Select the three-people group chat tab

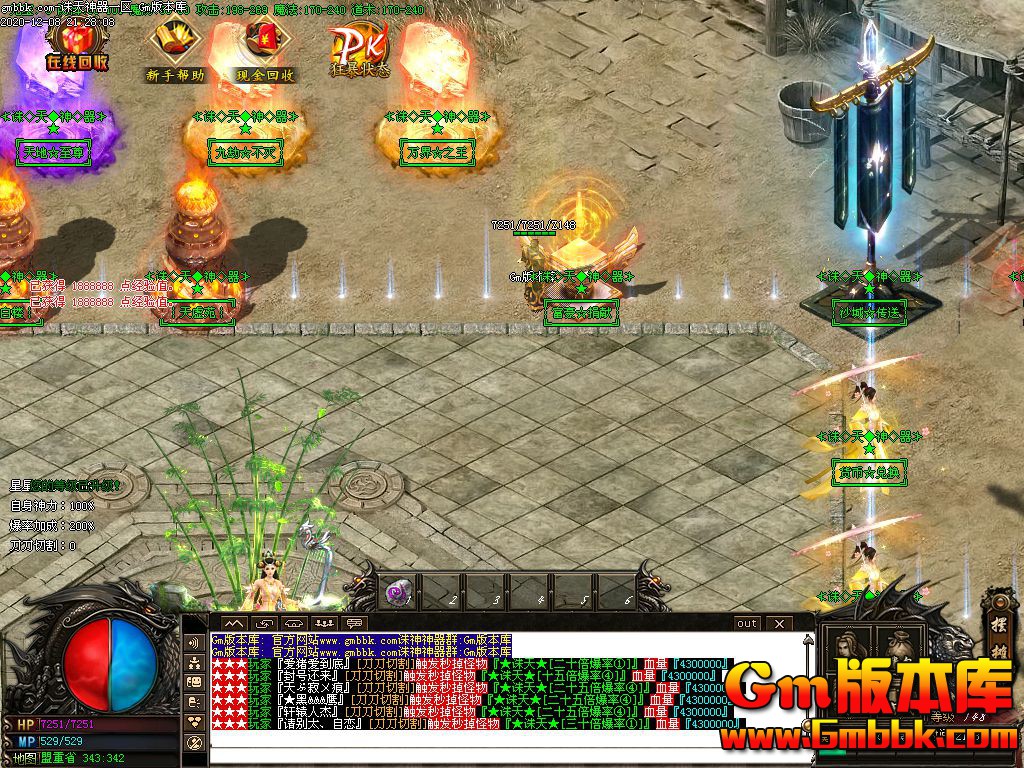[x=324, y=623]
